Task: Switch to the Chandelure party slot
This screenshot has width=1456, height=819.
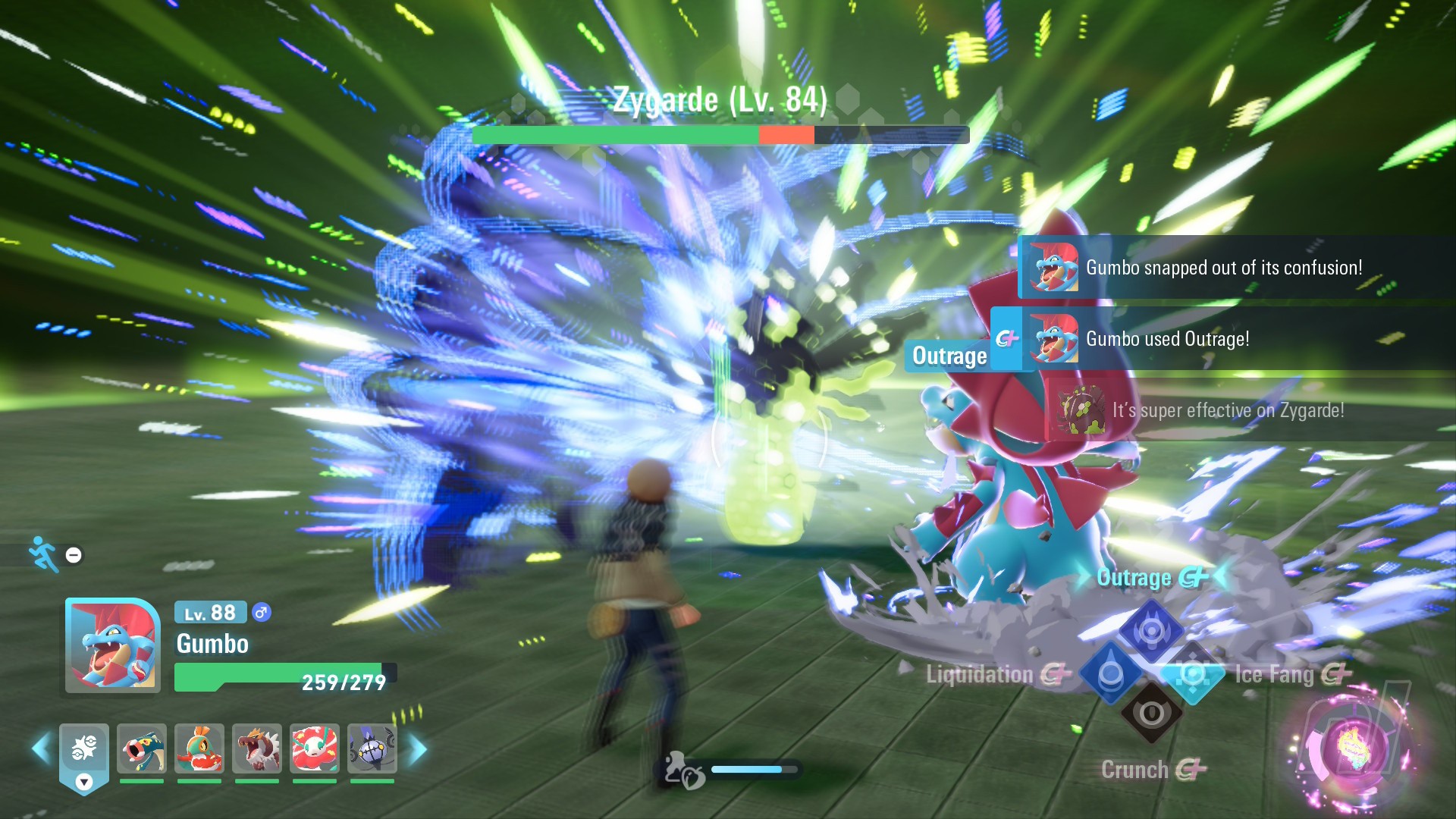Action: [x=372, y=748]
